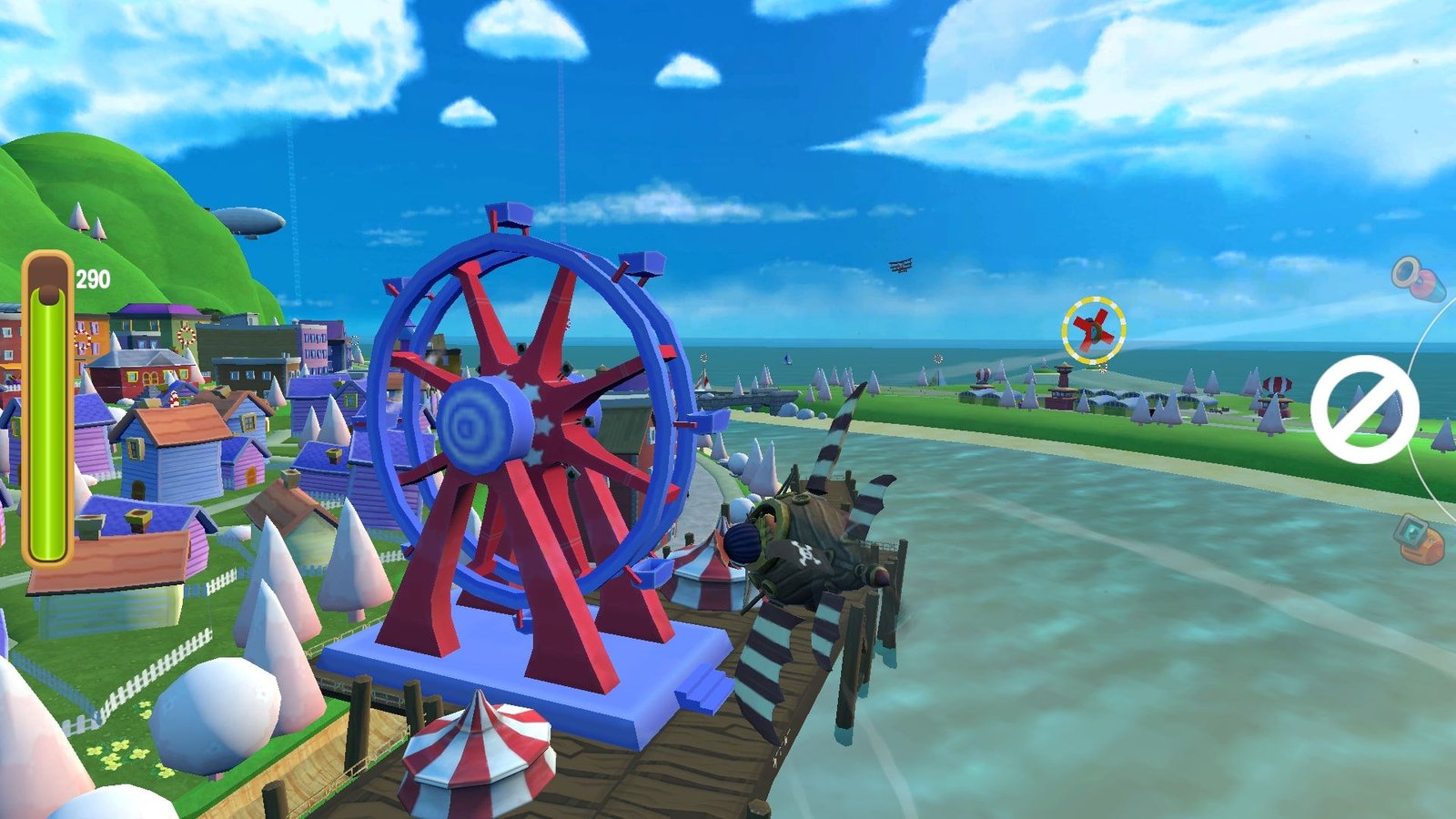Select the red horn-shaped weapon icon
Image resolution: width=1456 pixels, height=819 pixels.
1419,278
